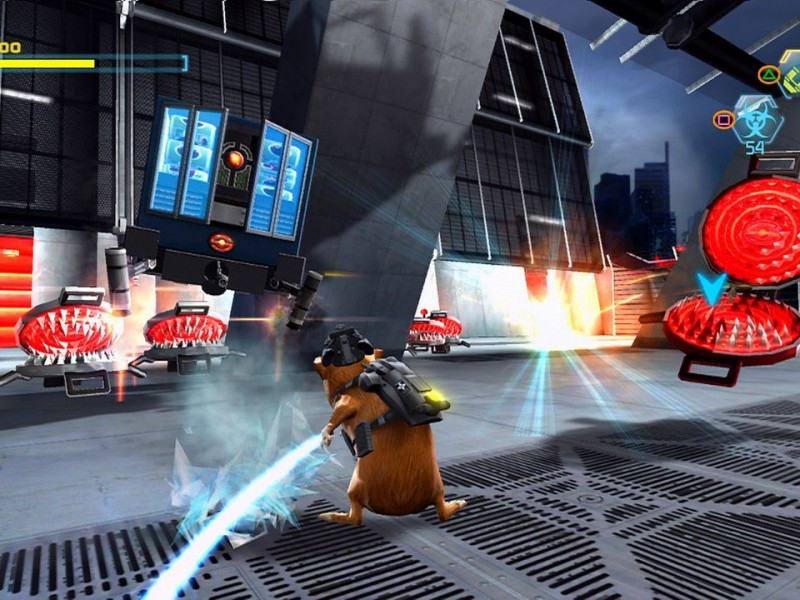This screenshot has height=600, width=800.
Task: Select the blue biohazard weapon icon
Action: [x=756, y=120]
